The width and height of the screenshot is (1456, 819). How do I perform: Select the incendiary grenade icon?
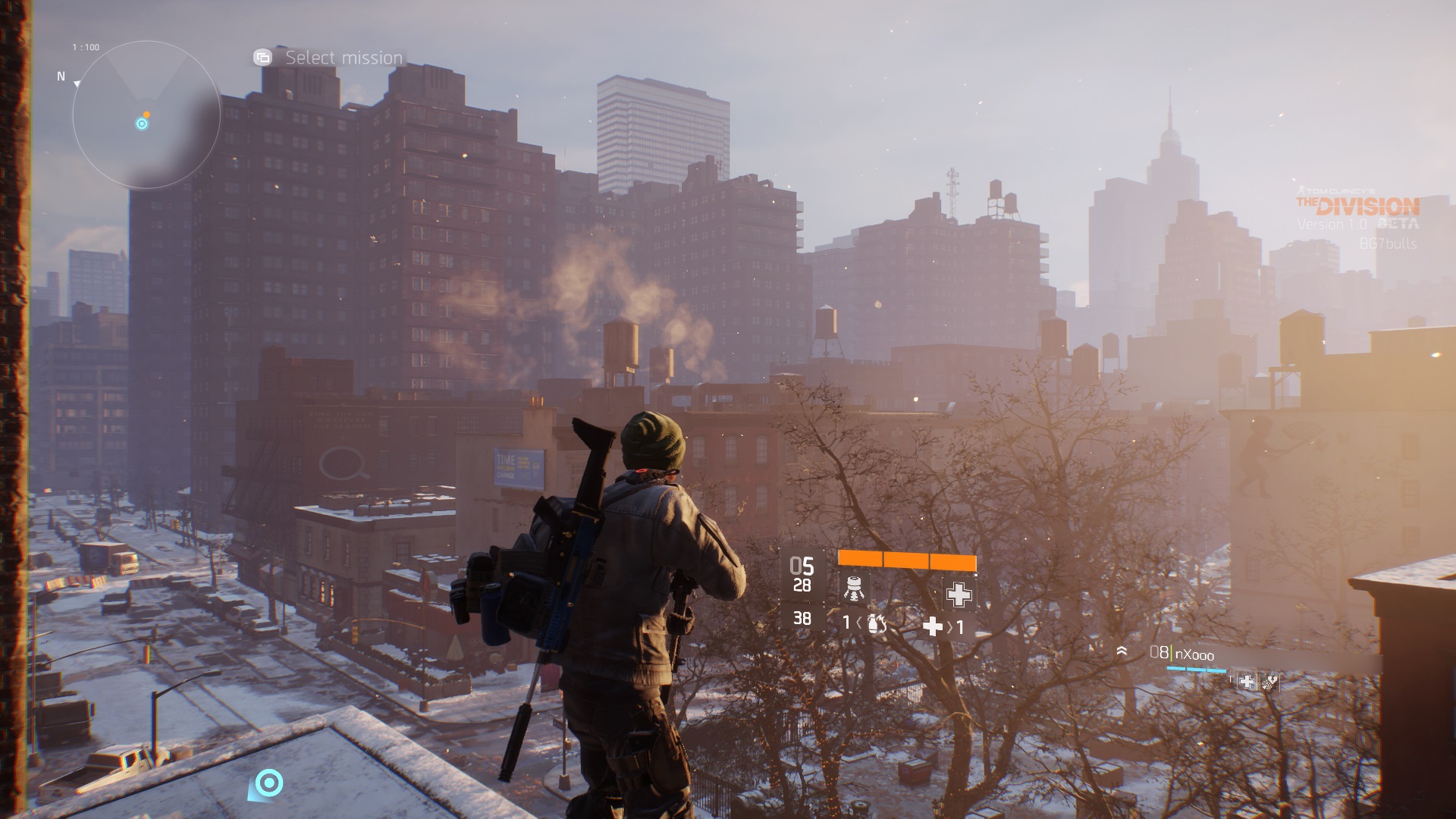pos(877,624)
